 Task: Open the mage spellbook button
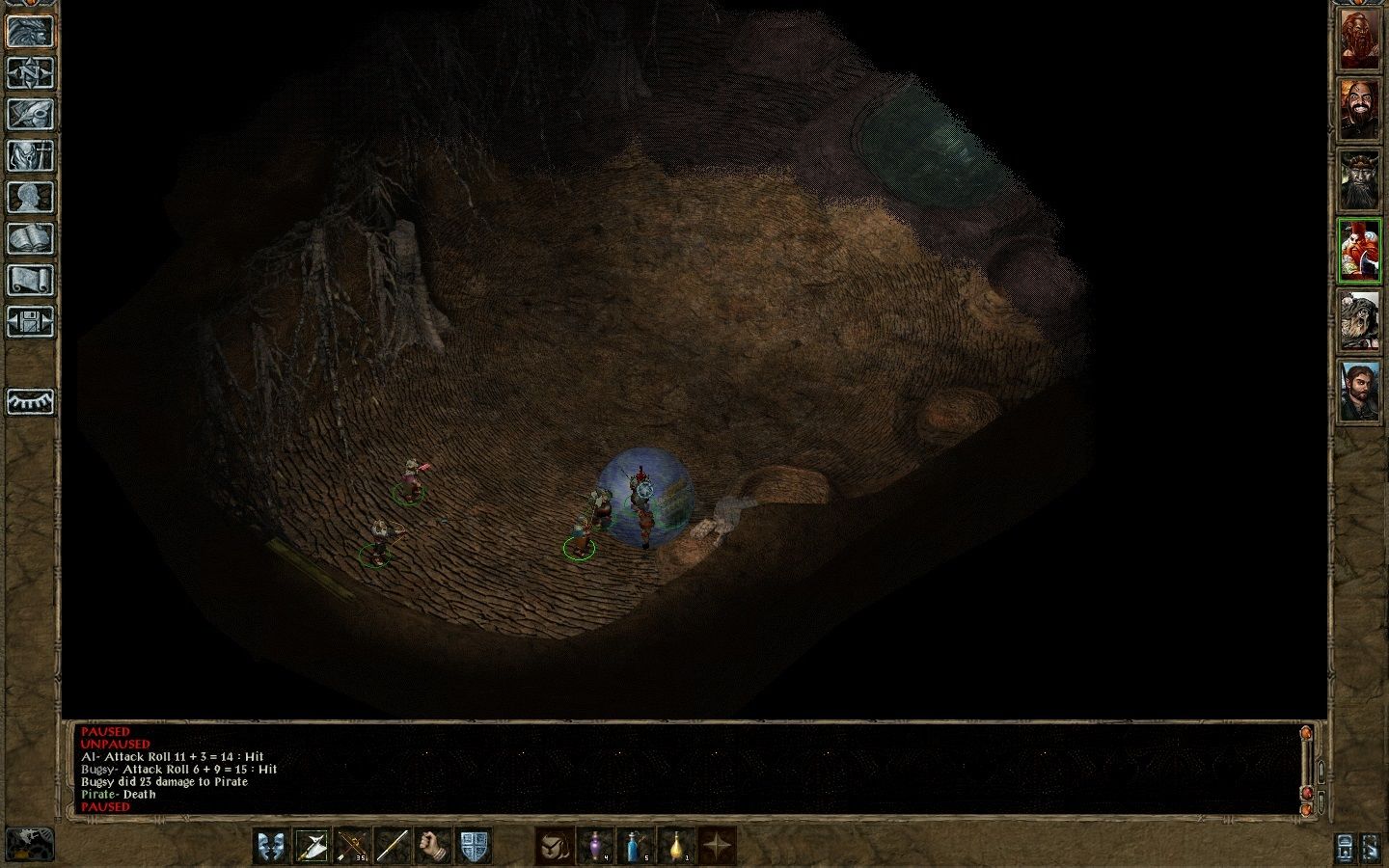(30, 238)
